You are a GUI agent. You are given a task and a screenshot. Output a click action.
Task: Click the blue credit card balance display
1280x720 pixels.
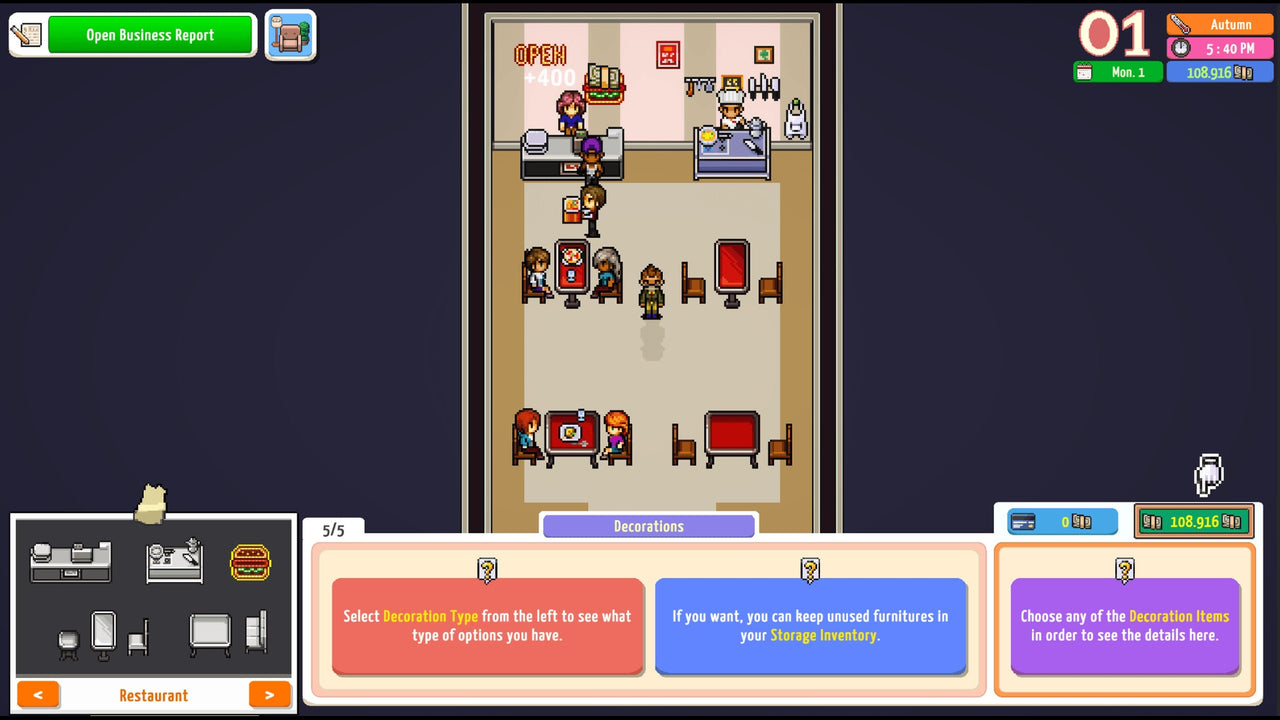1061,520
